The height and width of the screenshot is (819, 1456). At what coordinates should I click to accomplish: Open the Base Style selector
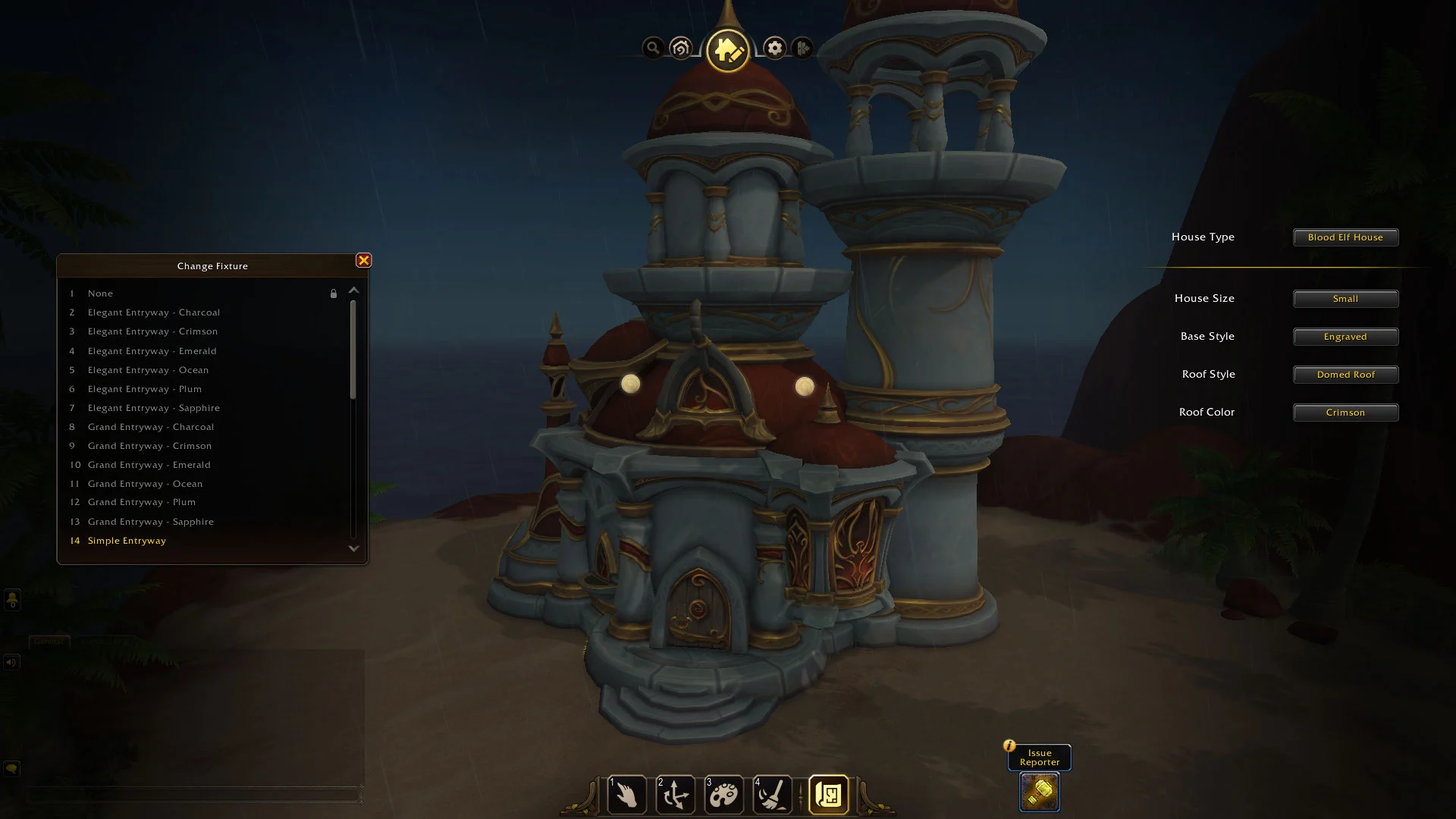(1345, 337)
